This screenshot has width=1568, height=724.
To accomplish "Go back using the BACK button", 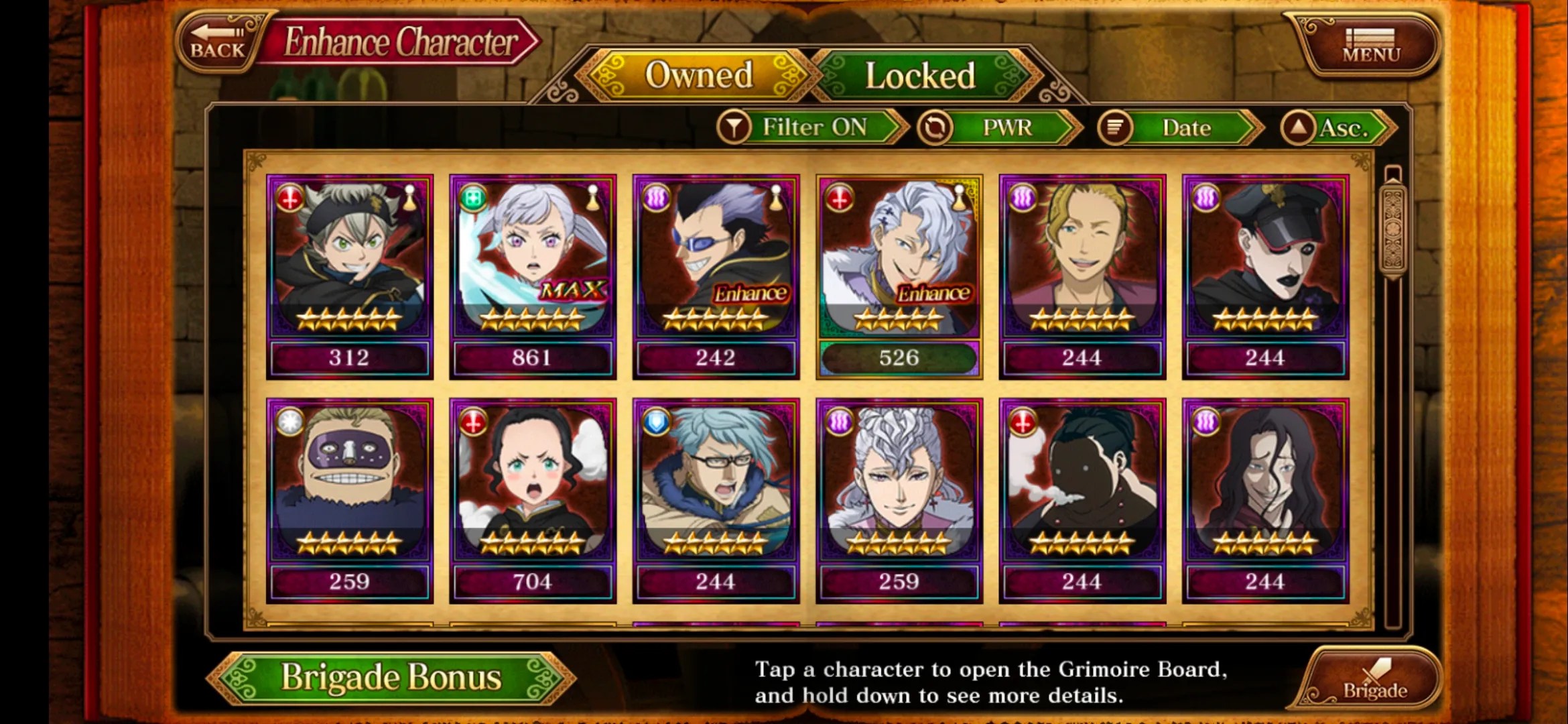I will coord(218,42).
